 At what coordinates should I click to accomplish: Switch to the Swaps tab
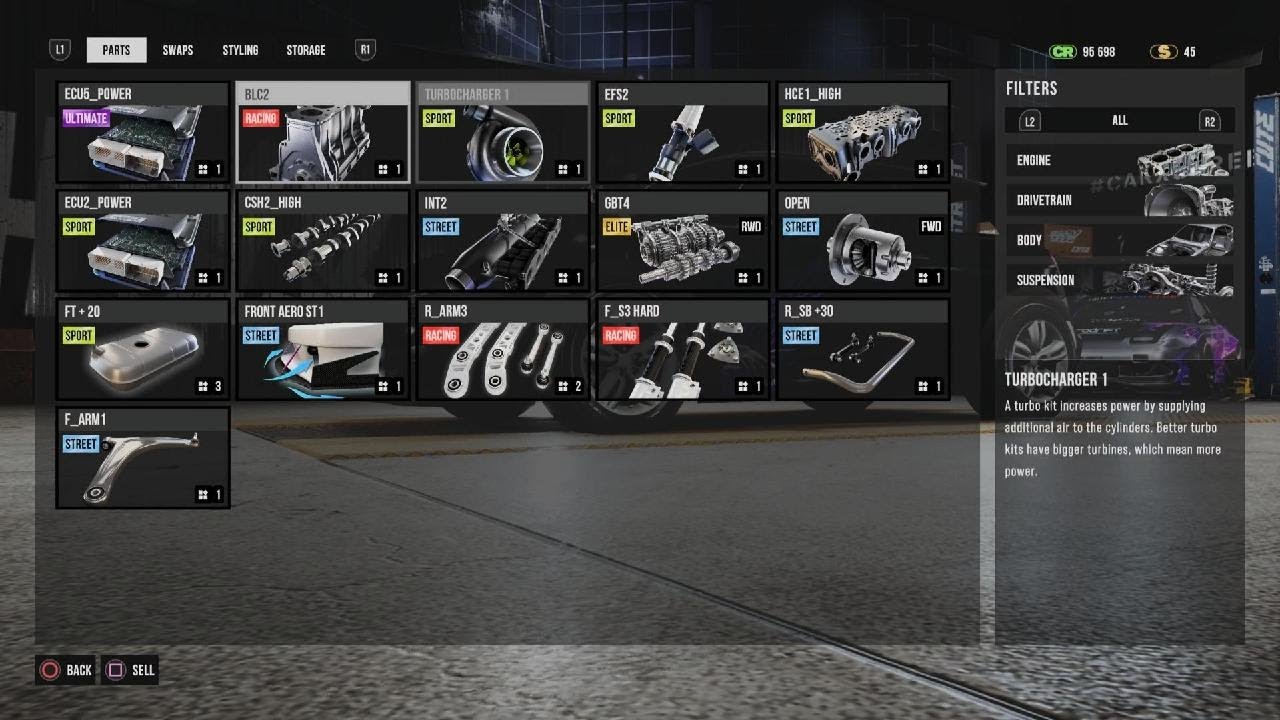(x=178, y=50)
